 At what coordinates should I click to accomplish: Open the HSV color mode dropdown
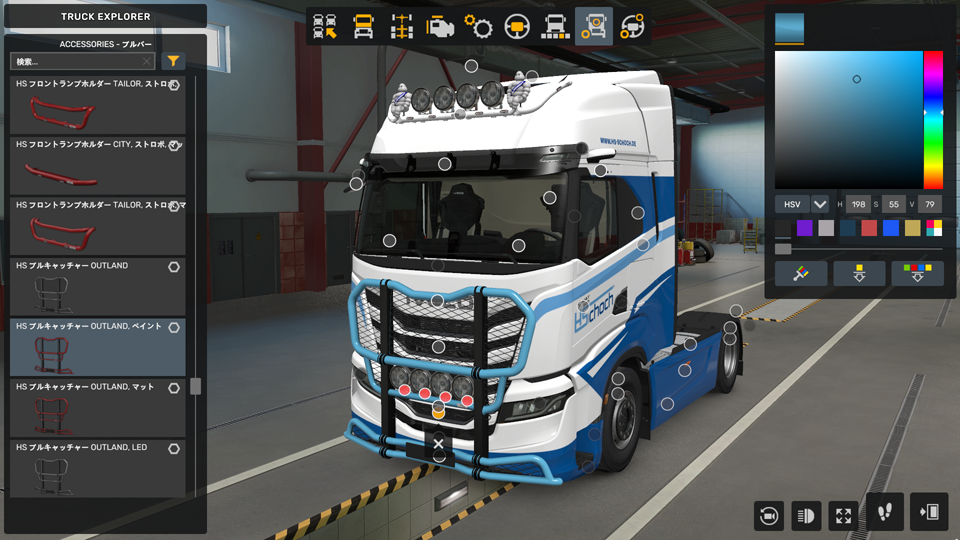click(x=820, y=204)
